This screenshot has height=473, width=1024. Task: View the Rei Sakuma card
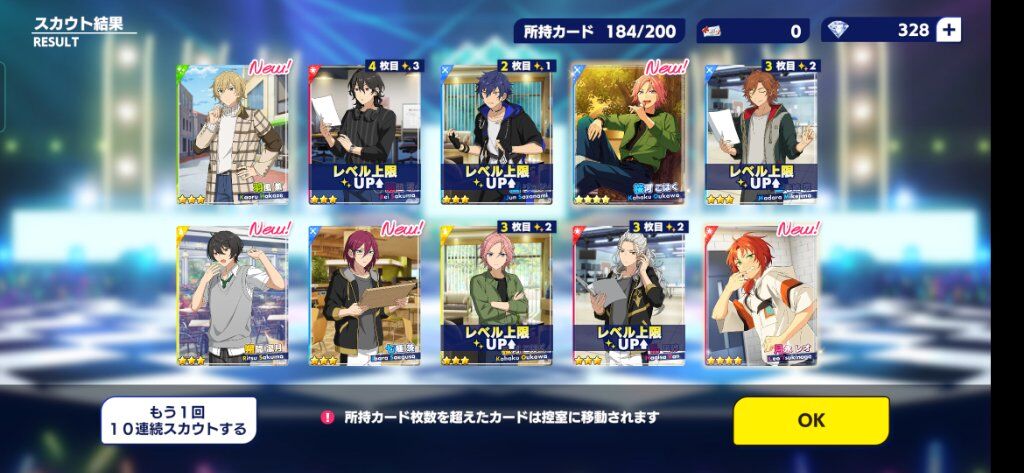pos(364,133)
